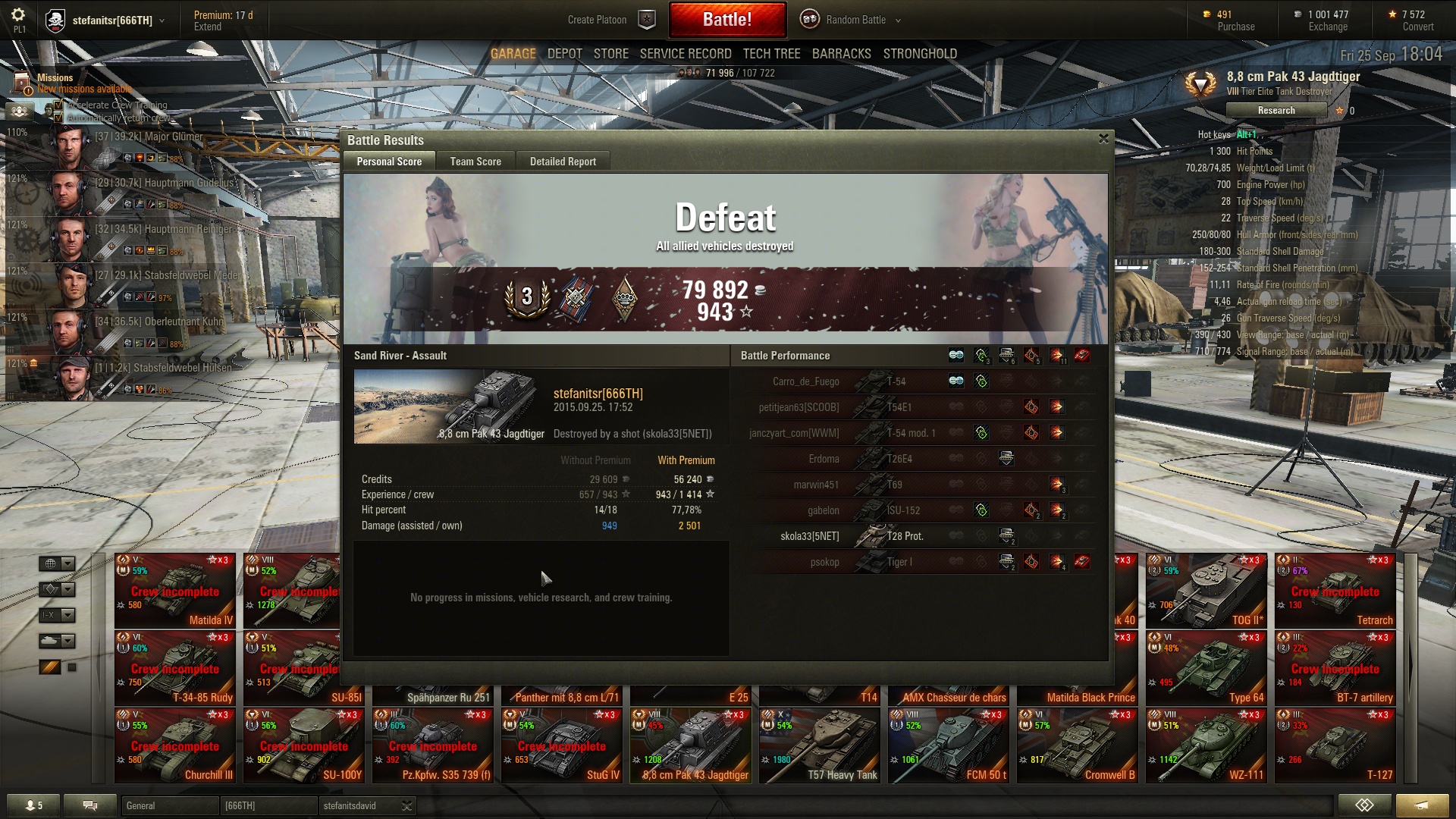This screenshot has height=819, width=1456.
Task: Open the Service Record page
Action: [x=685, y=54]
